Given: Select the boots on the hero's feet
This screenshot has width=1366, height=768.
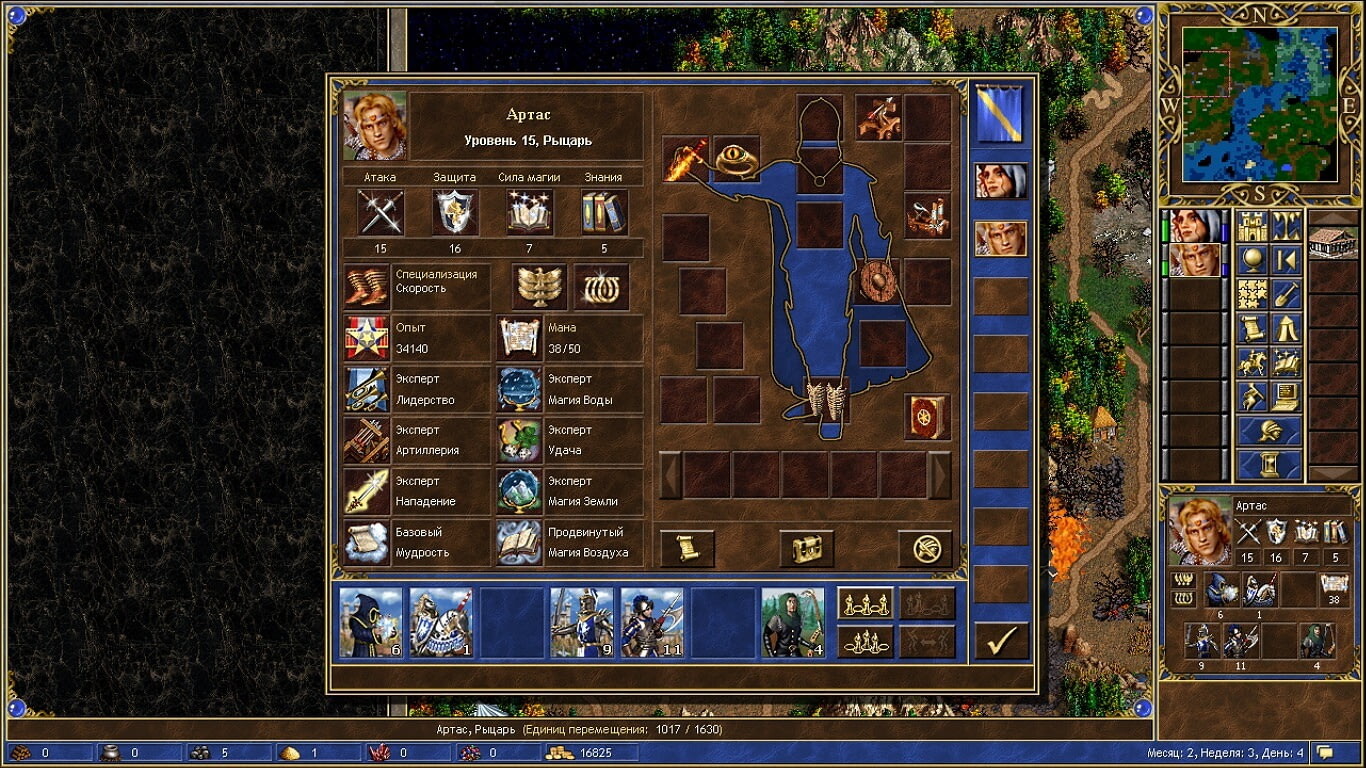Looking at the screenshot, I should pos(826,402).
